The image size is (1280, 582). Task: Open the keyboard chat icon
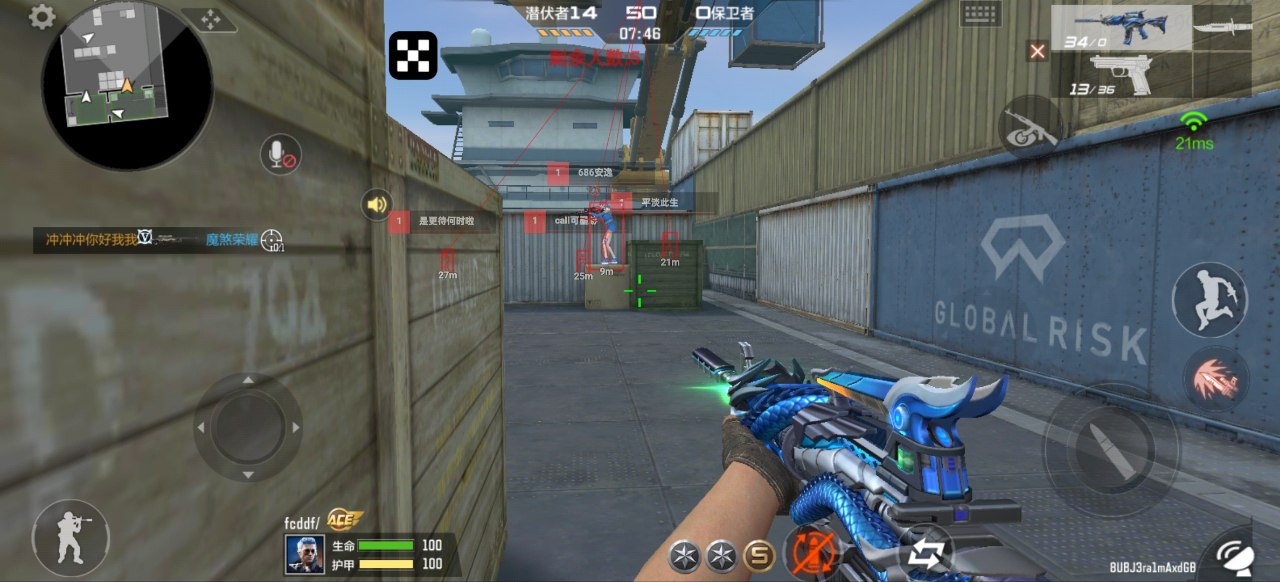coord(980,14)
